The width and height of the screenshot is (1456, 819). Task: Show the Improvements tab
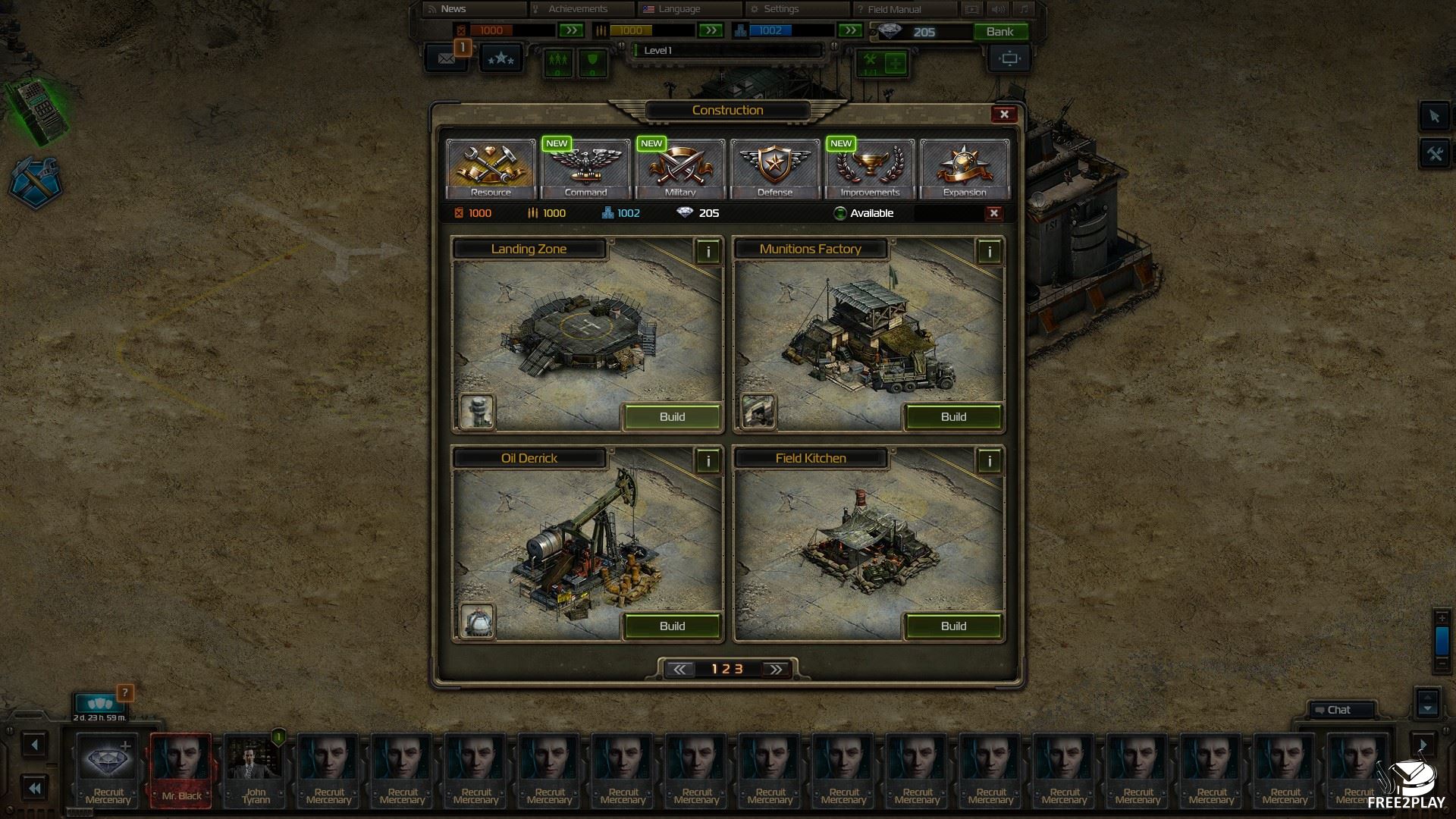tap(870, 168)
